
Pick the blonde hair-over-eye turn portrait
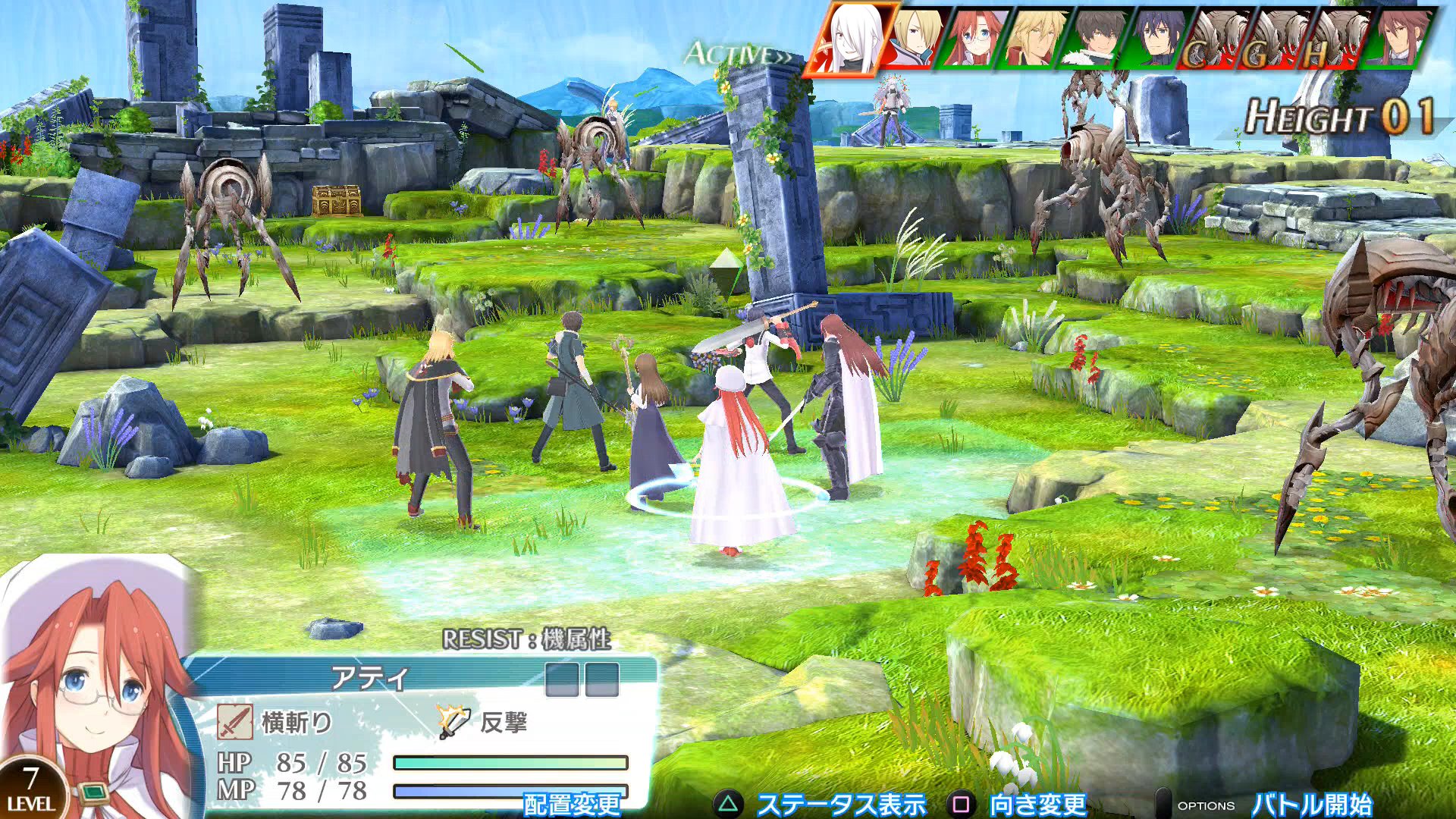[914, 38]
